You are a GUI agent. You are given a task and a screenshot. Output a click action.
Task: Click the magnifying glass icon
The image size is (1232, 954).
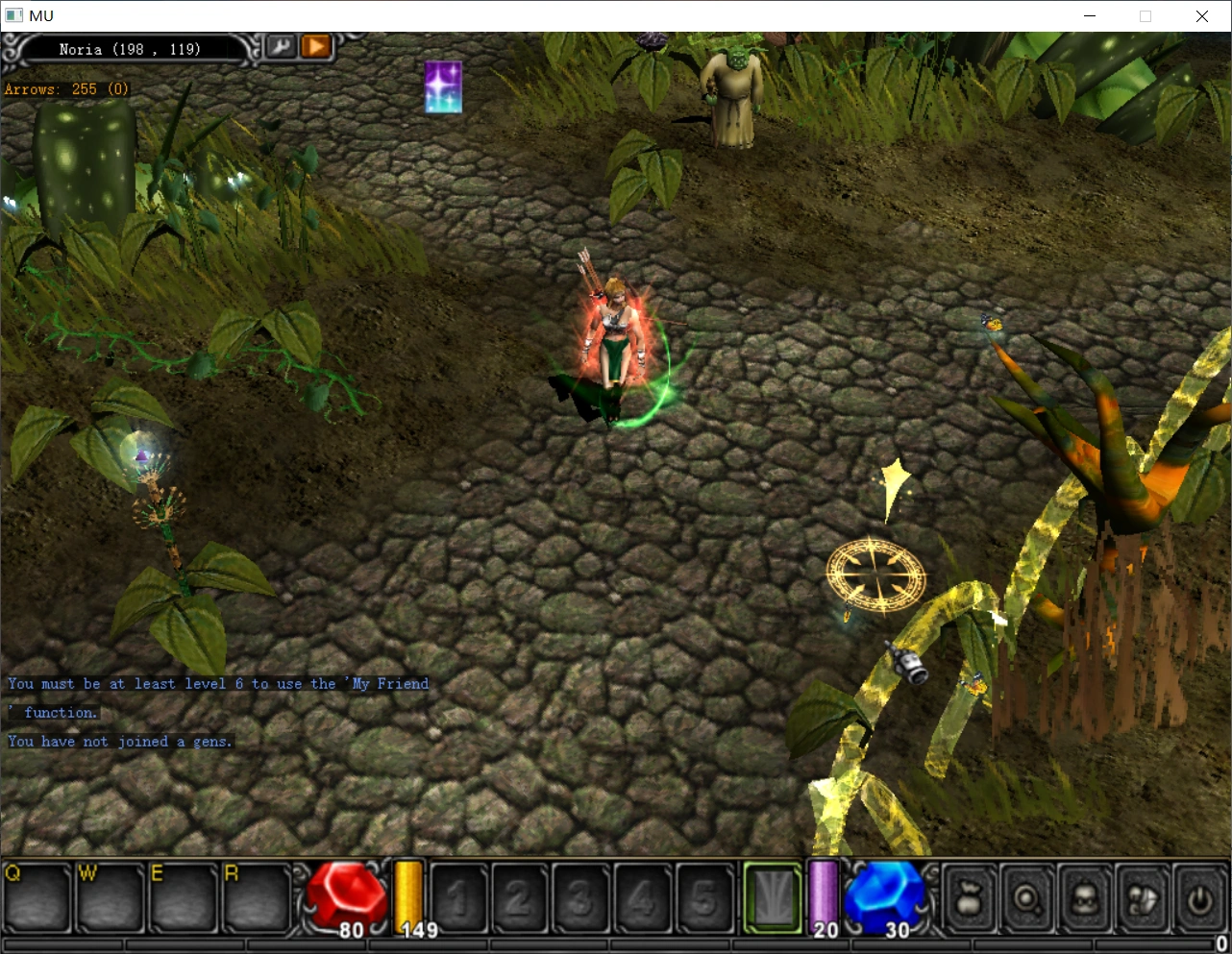[1027, 899]
